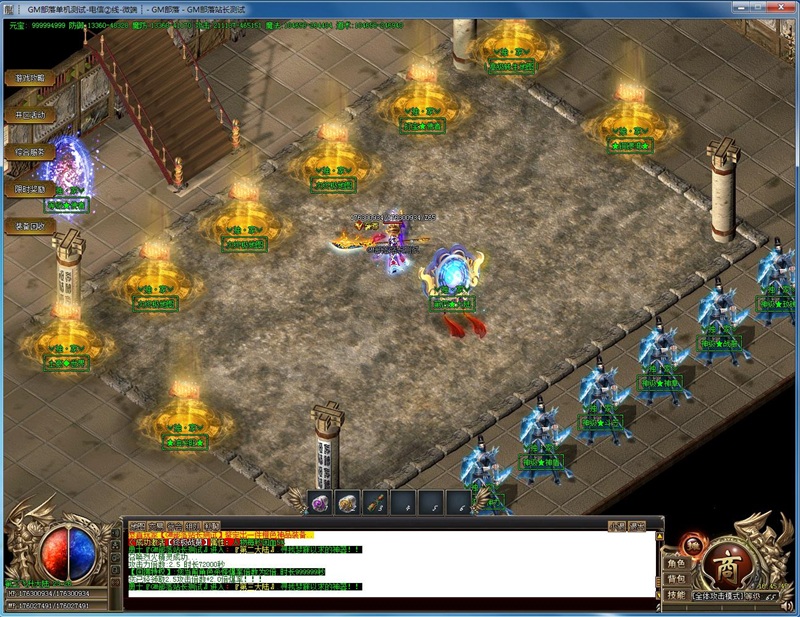Click the topmost left-side menu button
The image size is (800, 617).
click(x=29, y=78)
